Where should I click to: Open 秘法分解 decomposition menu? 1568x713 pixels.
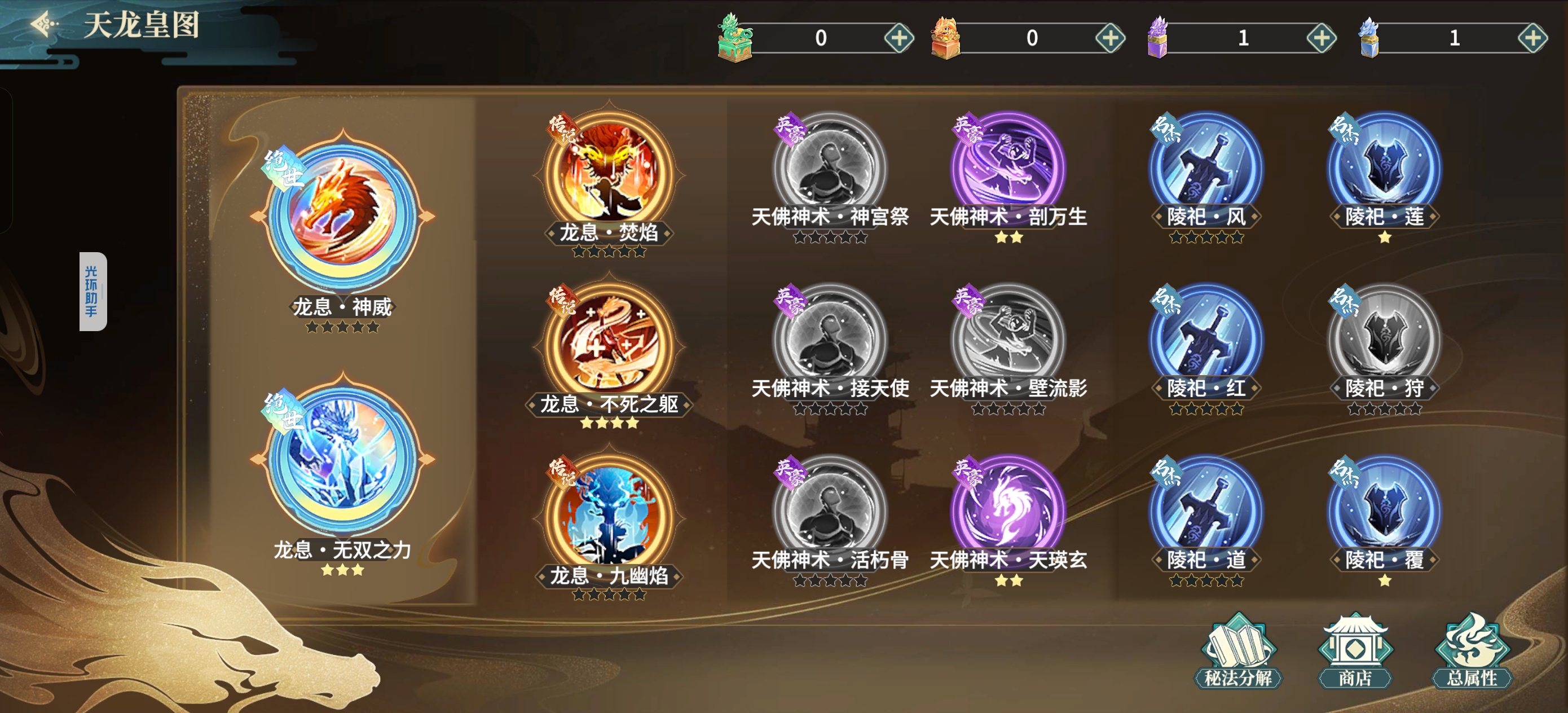pos(1237,652)
